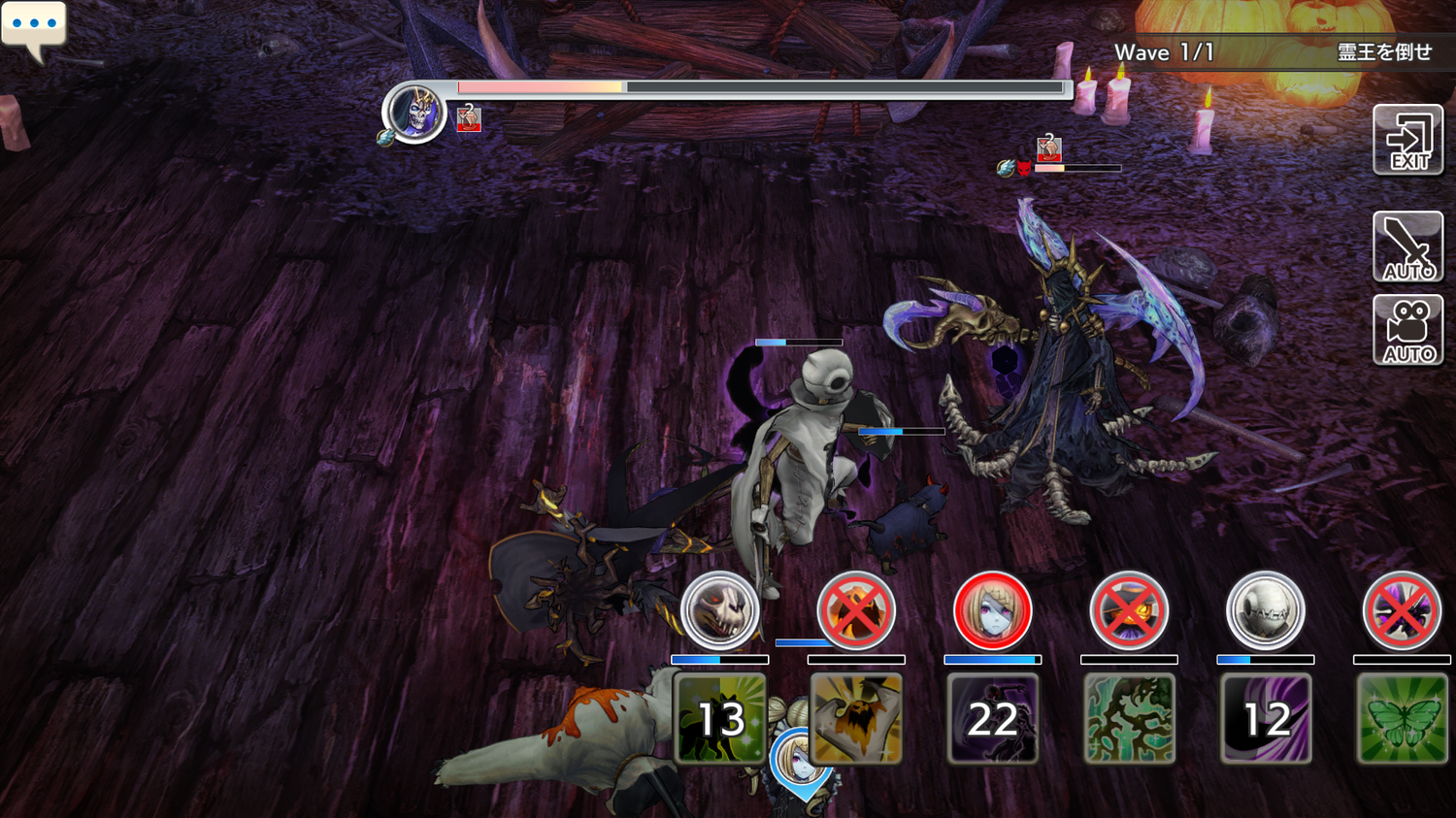The image size is (1456, 818).
Task: Select the skull beast unit portrait
Action: (x=719, y=610)
